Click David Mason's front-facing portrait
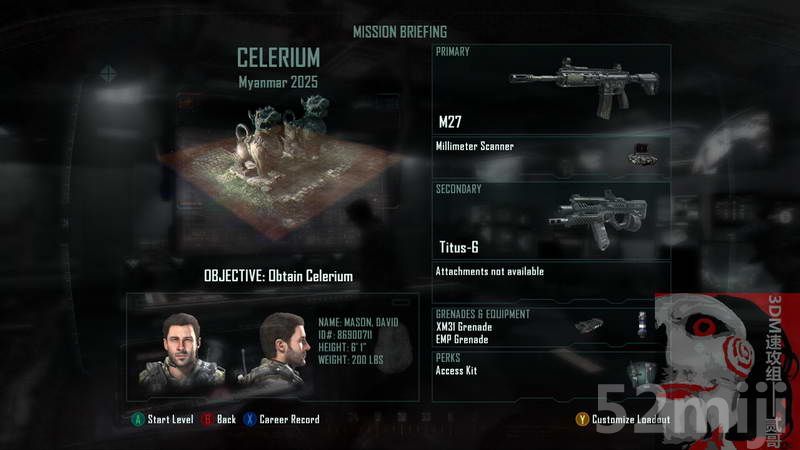Image resolution: width=800 pixels, height=450 pixels. (180, 351)
